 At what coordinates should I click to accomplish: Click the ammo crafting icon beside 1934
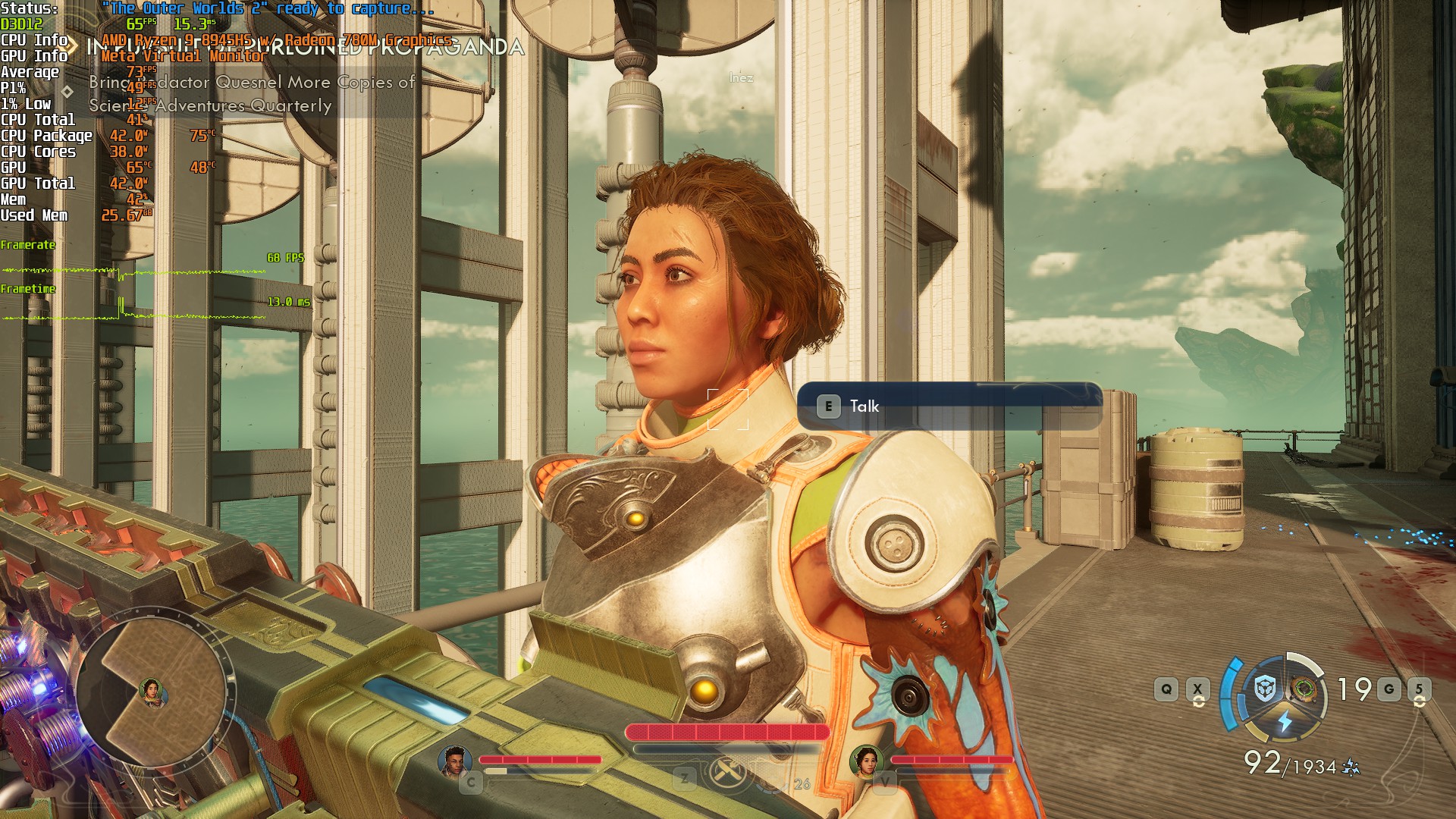point(1350,767)
